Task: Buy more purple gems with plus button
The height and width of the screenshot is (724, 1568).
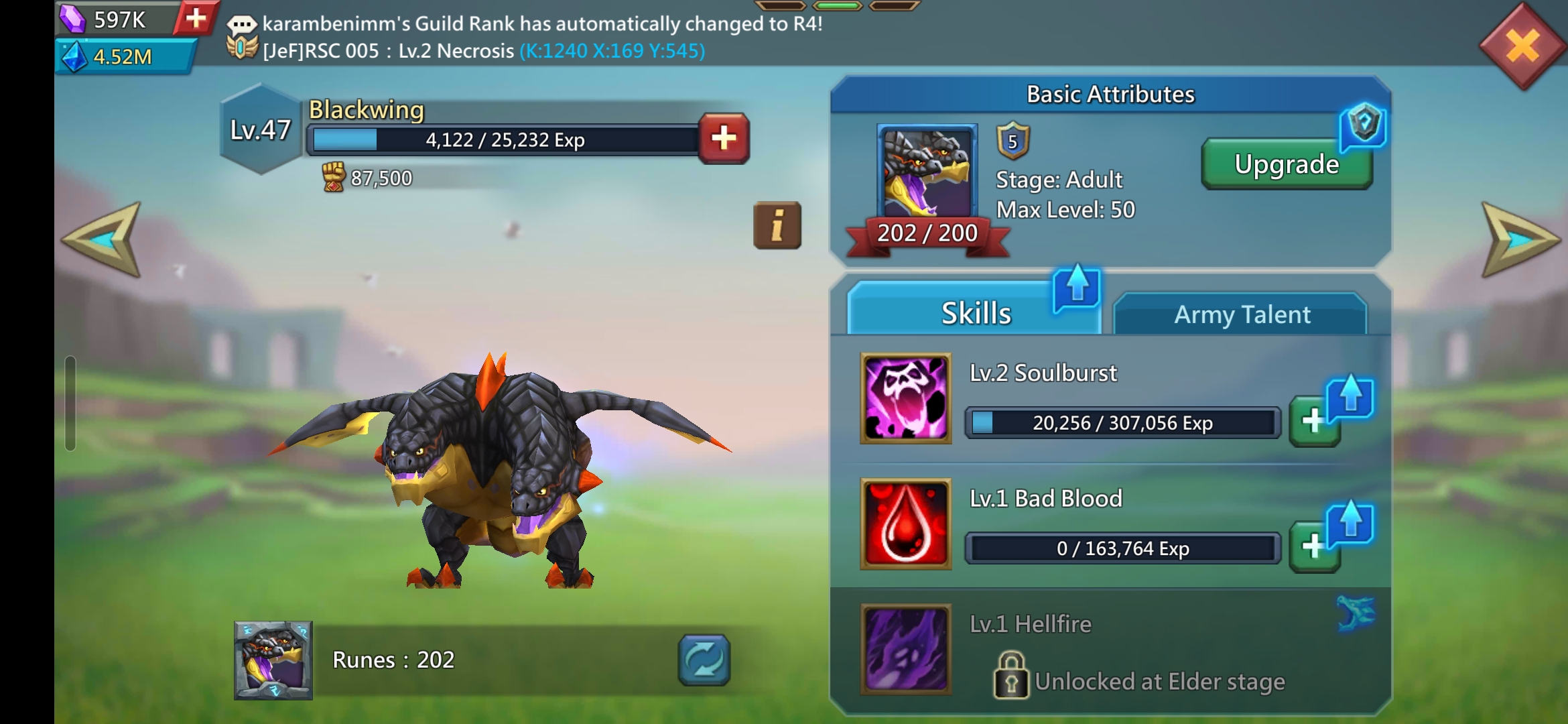Action: (195, 18)
